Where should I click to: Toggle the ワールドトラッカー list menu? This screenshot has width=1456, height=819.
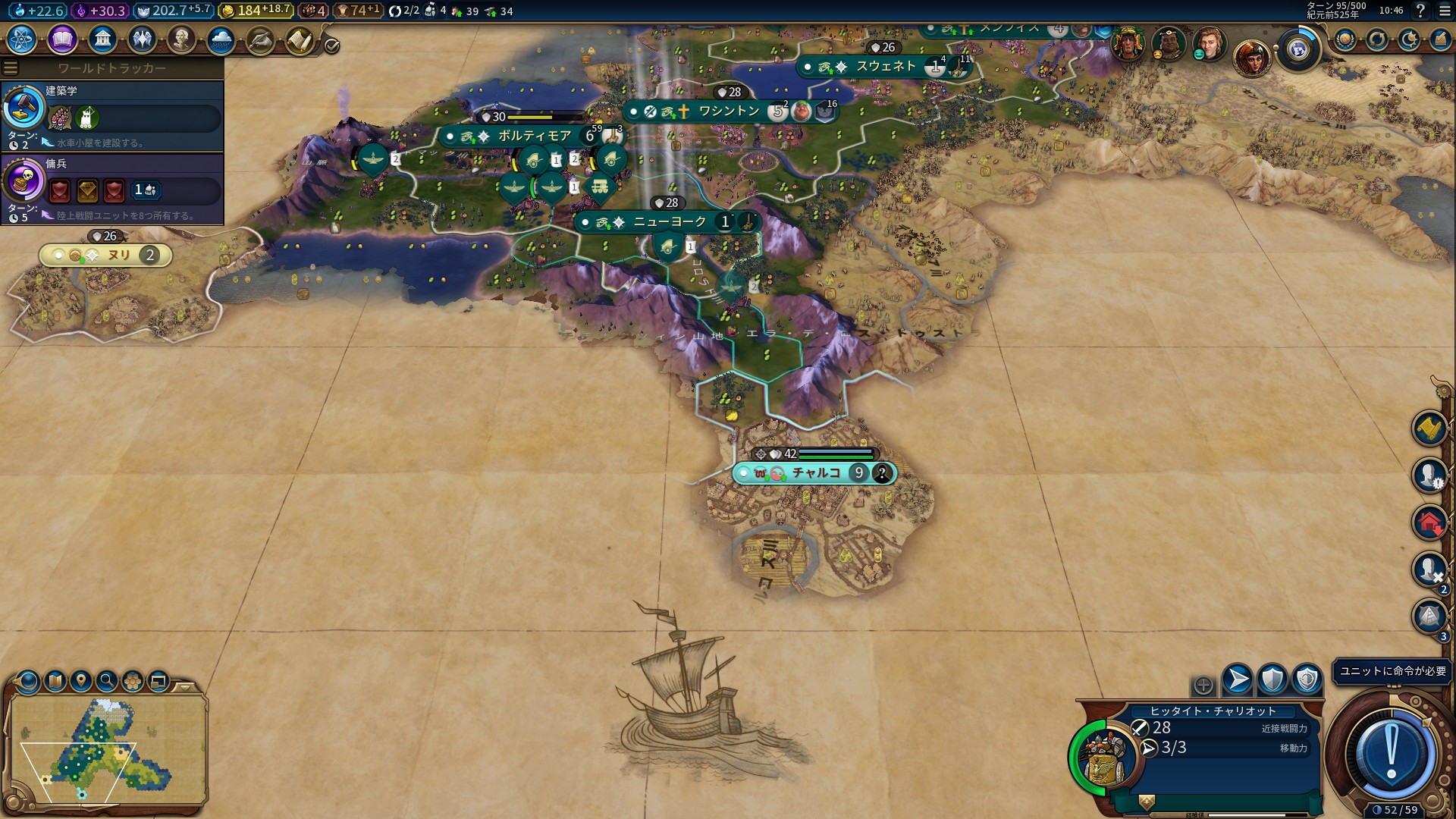pos(11,68)
